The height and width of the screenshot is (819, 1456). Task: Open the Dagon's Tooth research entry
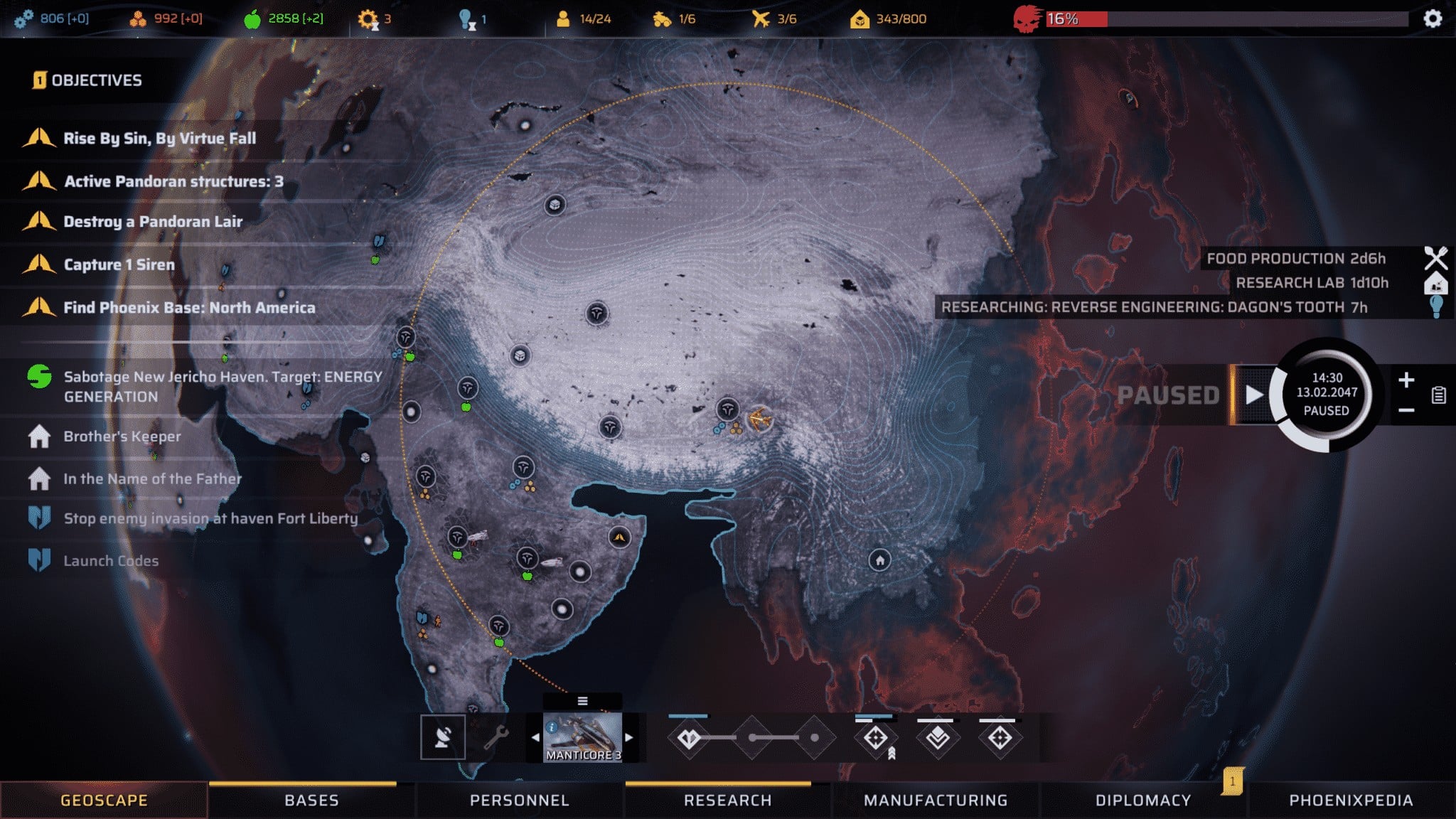[1154, 307]
